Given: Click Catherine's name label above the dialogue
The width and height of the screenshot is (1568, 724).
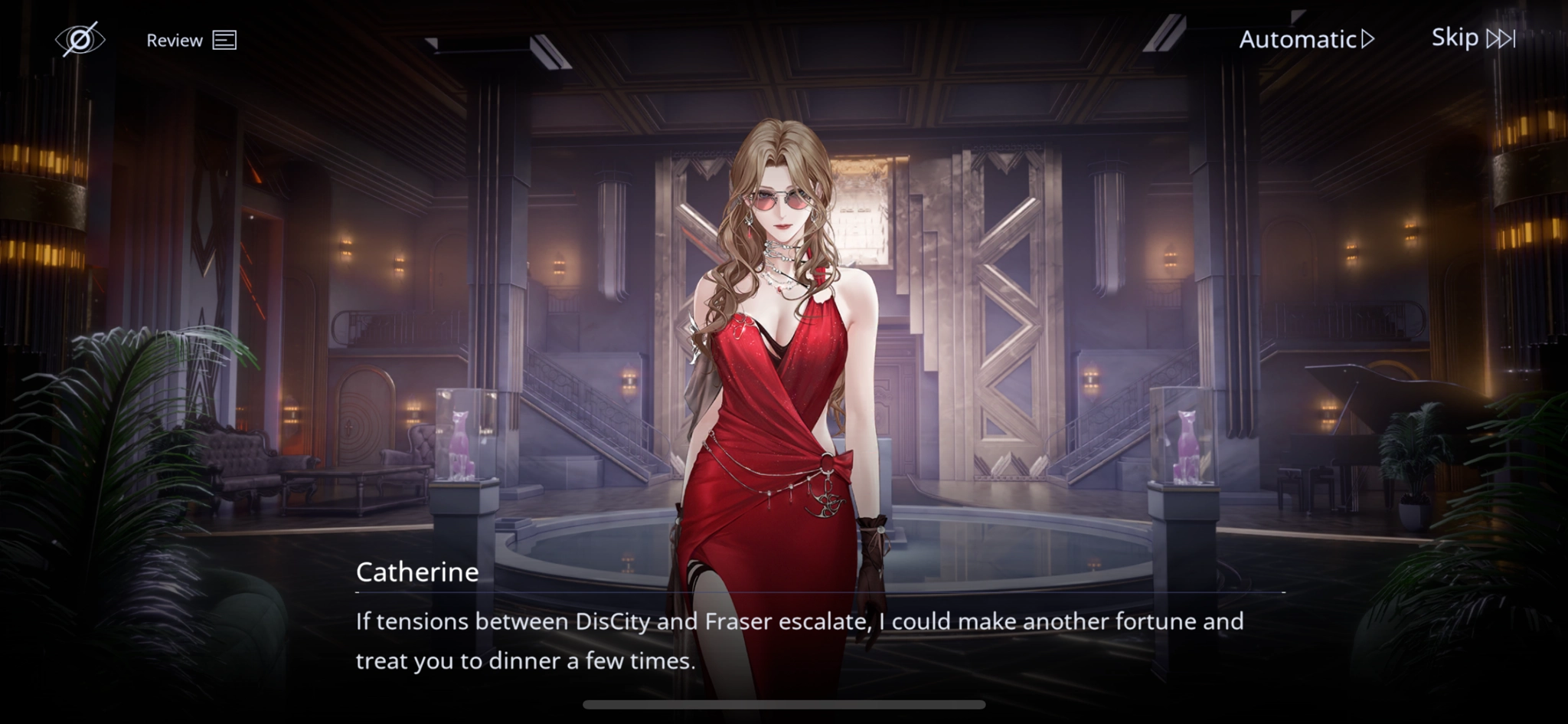Looking at the screenshot, I should coord(417,572).
